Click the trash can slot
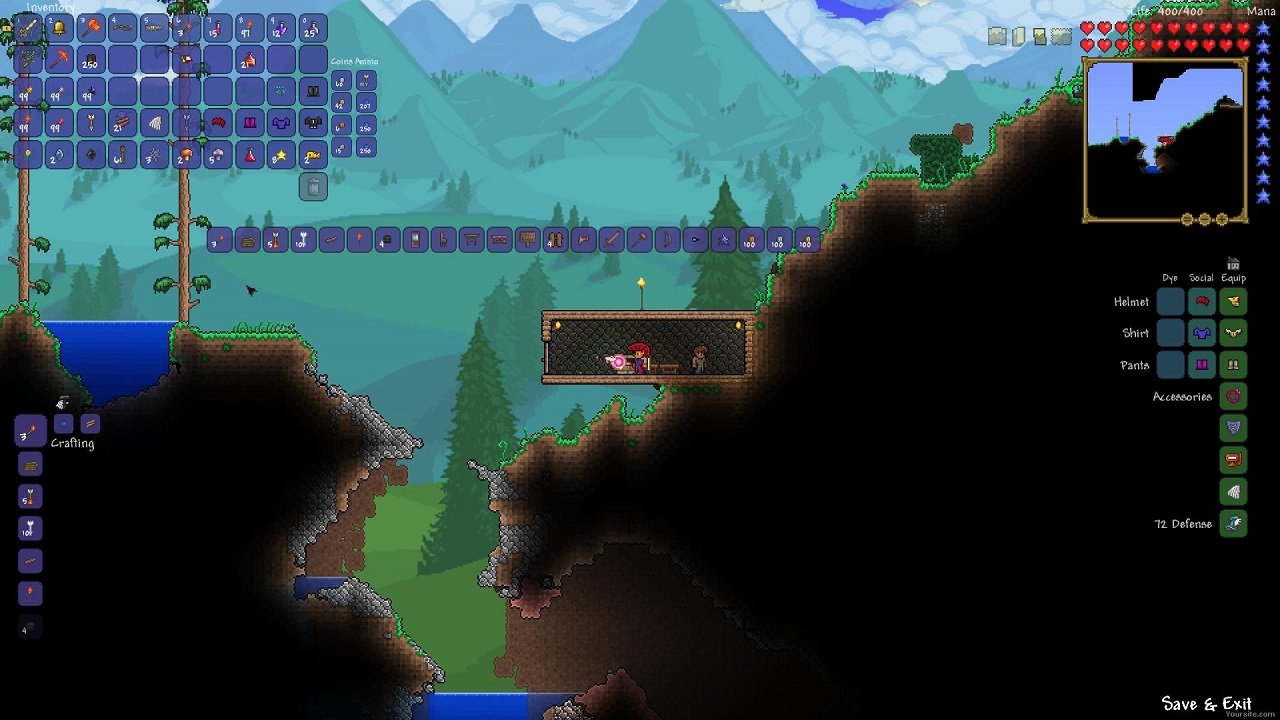 [313, 188]
